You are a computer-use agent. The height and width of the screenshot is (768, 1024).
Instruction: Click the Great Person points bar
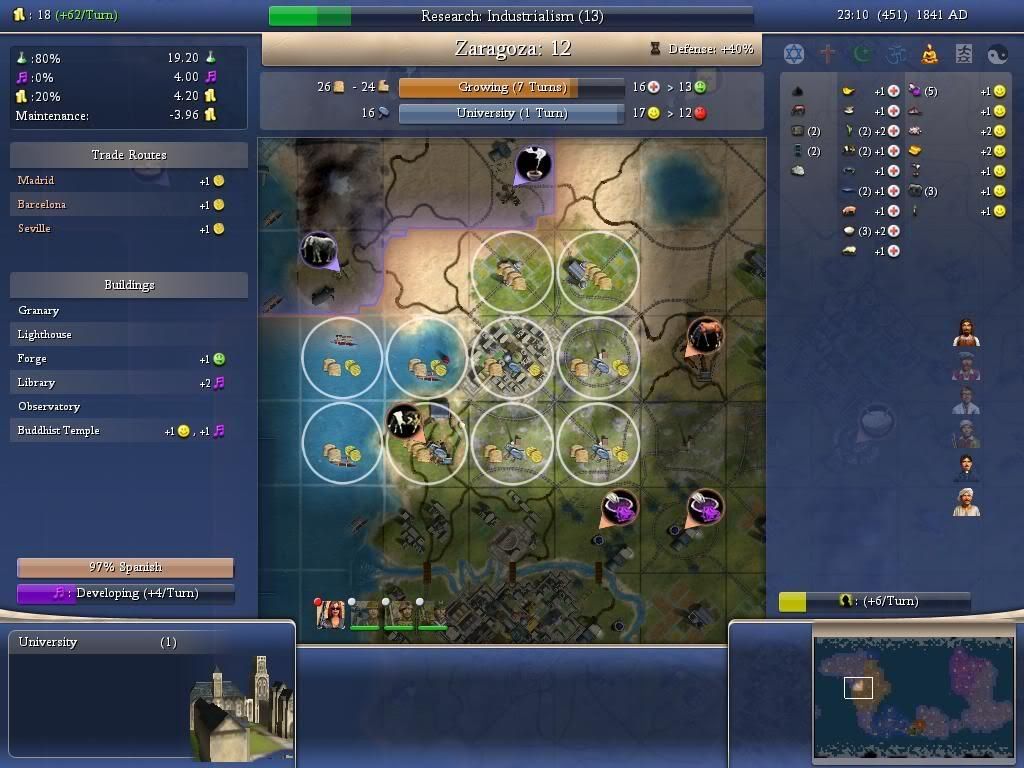point(874,601)
